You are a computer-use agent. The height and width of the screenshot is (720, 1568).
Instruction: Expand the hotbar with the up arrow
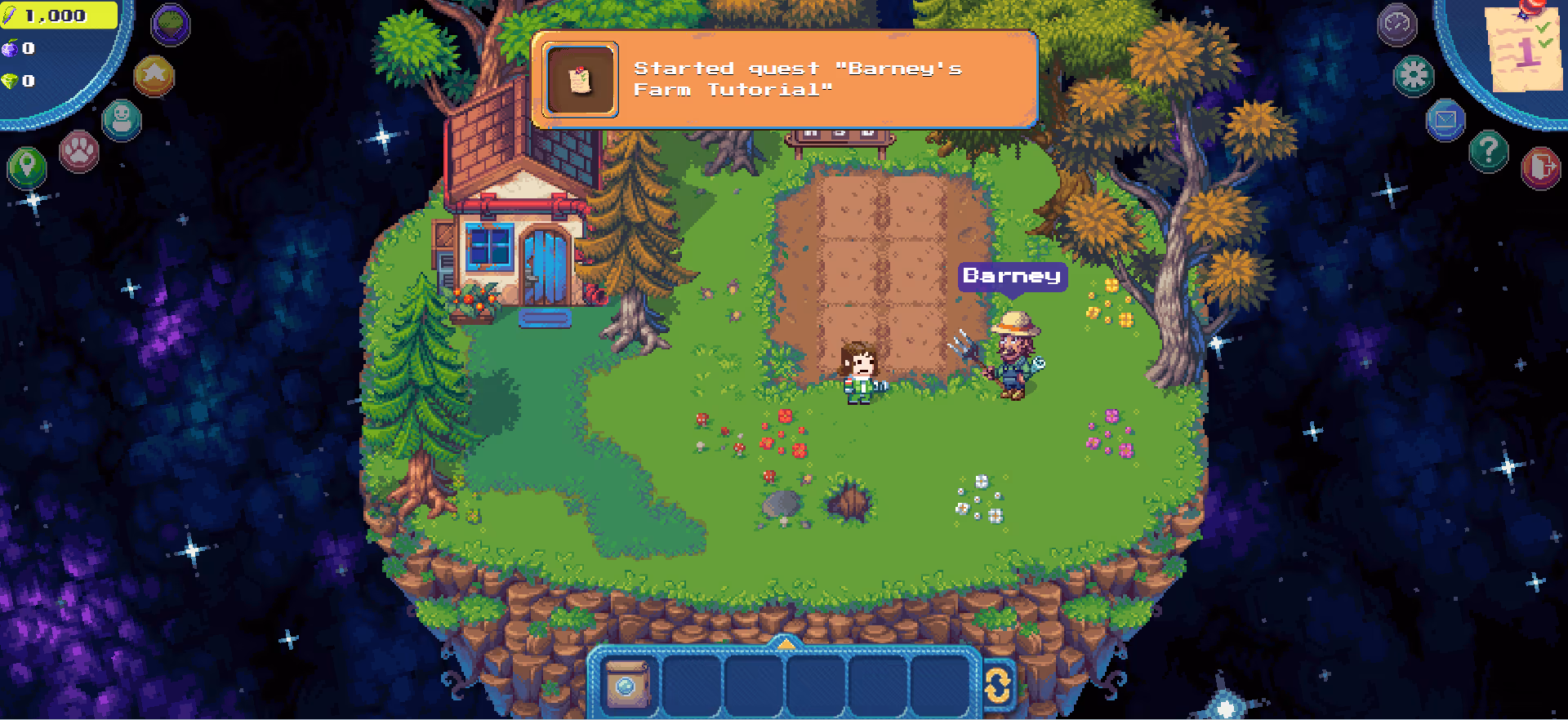pyautogui.click(x=785, y=644)
